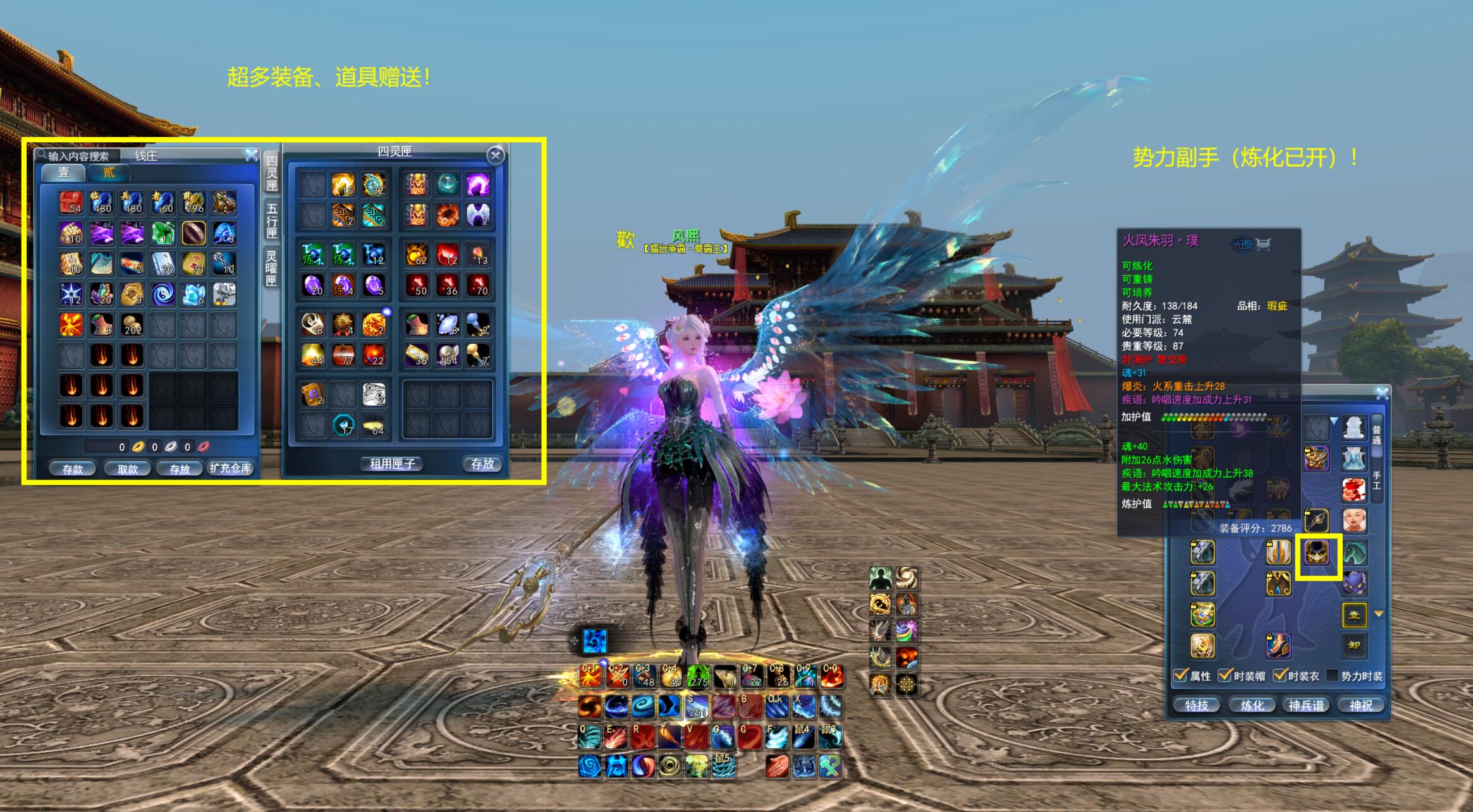Click the 租用匣子 rent box button
The image size is (1473, 812).
tap(393, 464)
